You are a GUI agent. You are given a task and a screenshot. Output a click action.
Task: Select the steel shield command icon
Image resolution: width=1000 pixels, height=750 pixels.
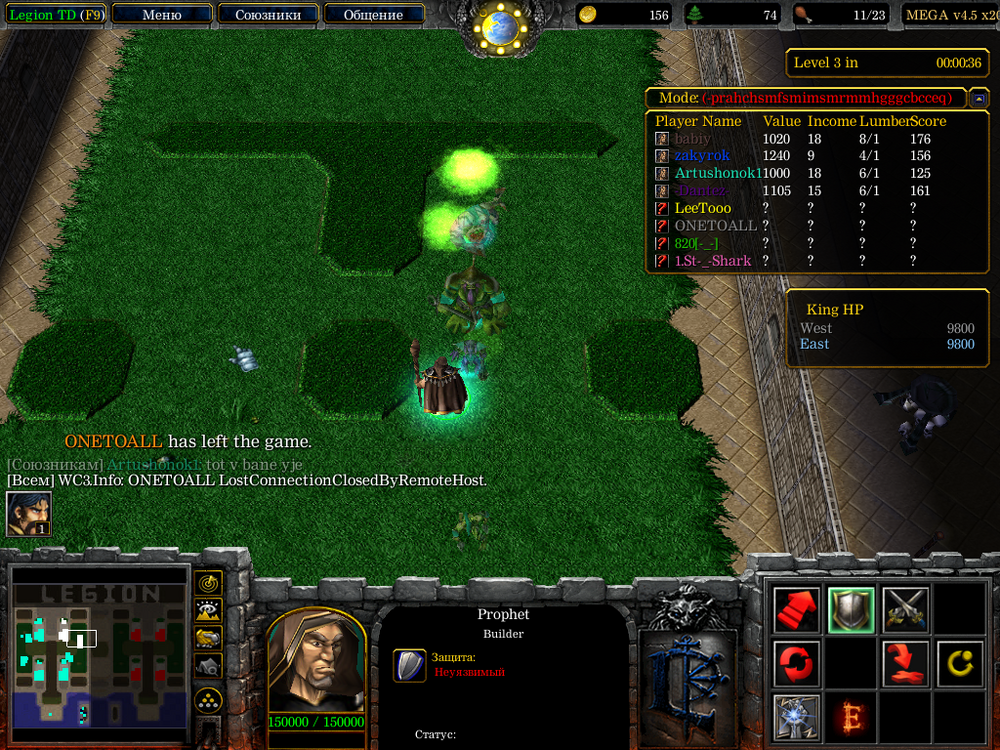851,609
